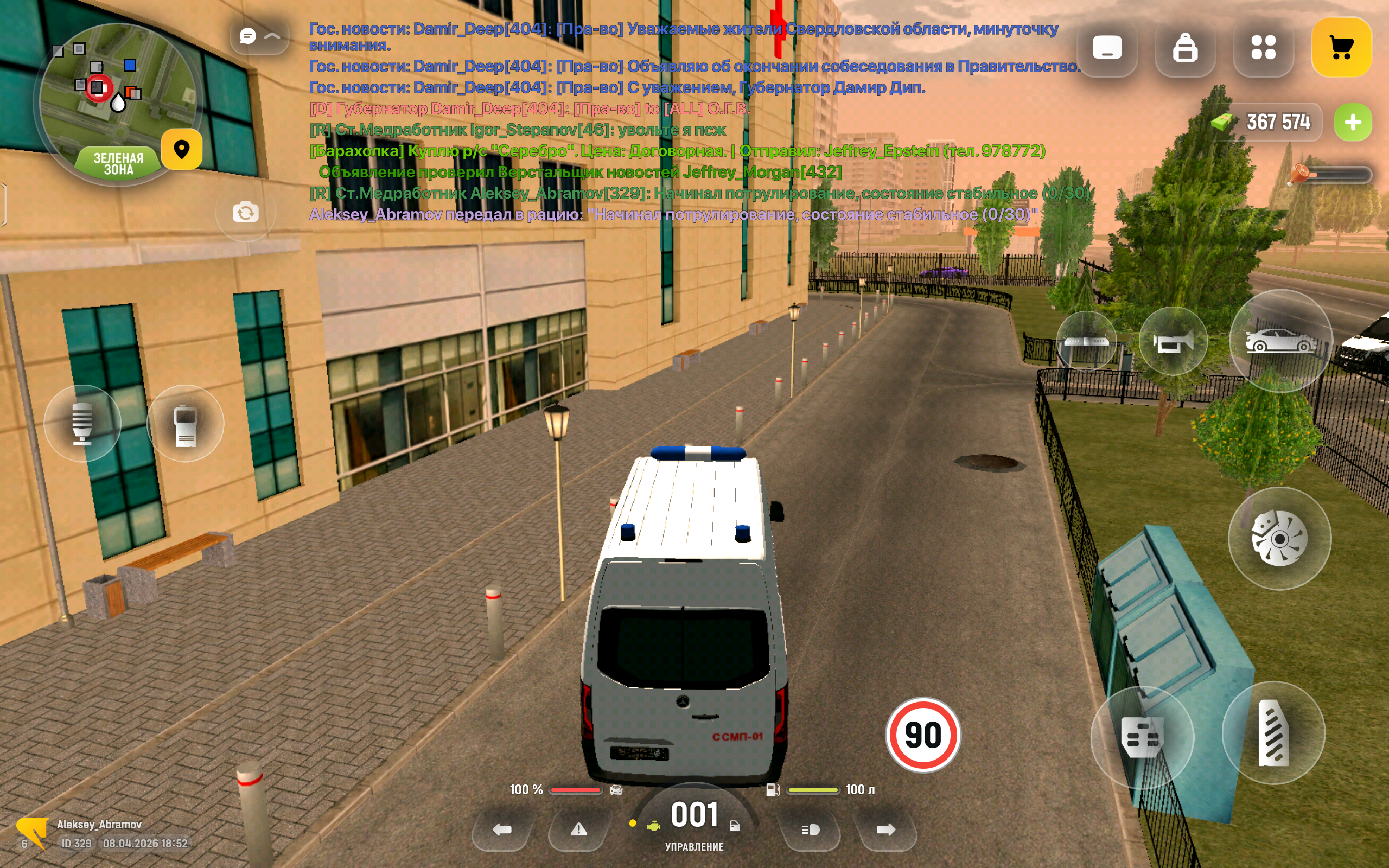Open the shopping cart store
The width and height of the screenshot is (1389, 868).
1341,47
